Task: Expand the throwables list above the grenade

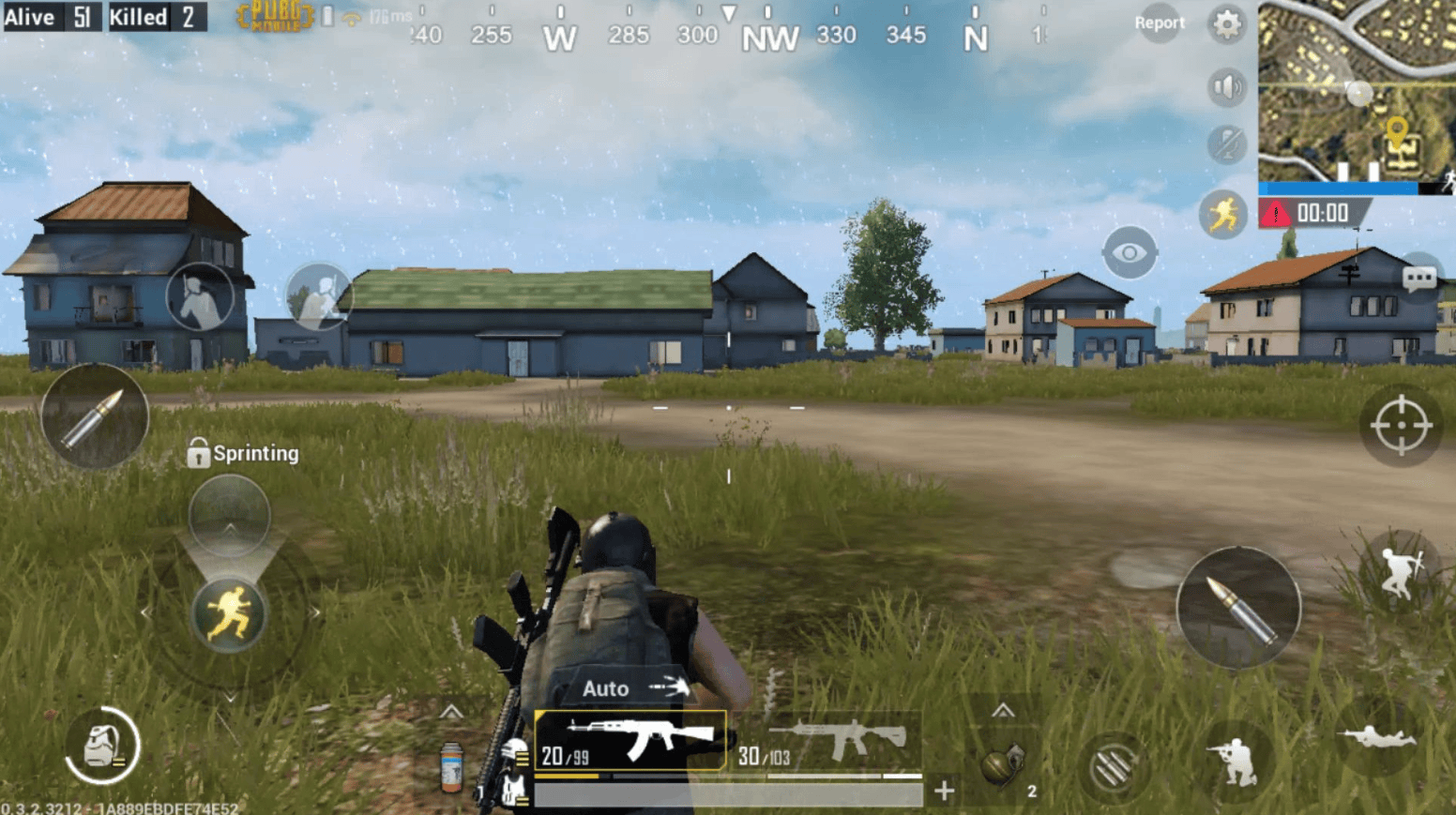Action: (x=1005, y=711)
